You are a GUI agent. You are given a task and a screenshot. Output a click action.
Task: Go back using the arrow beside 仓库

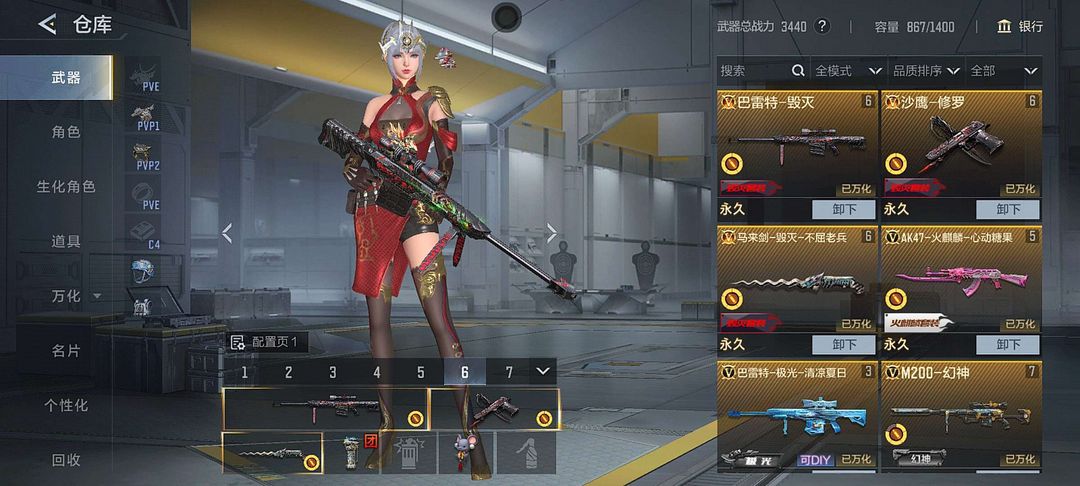[x=46, y=25]
